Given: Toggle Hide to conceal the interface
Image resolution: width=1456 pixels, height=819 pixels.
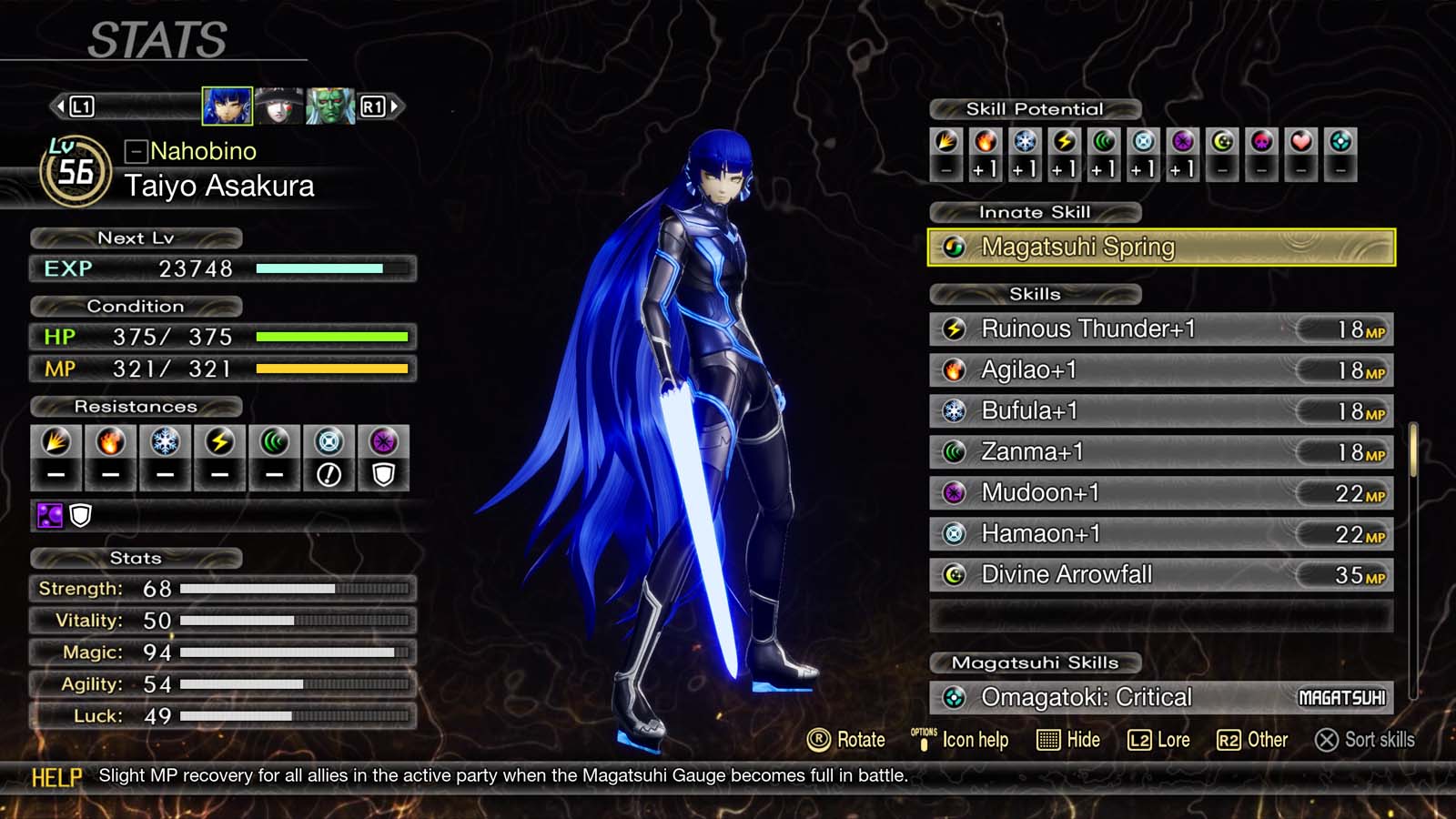Looking at the screenshot, I should tap(1070, 740).
